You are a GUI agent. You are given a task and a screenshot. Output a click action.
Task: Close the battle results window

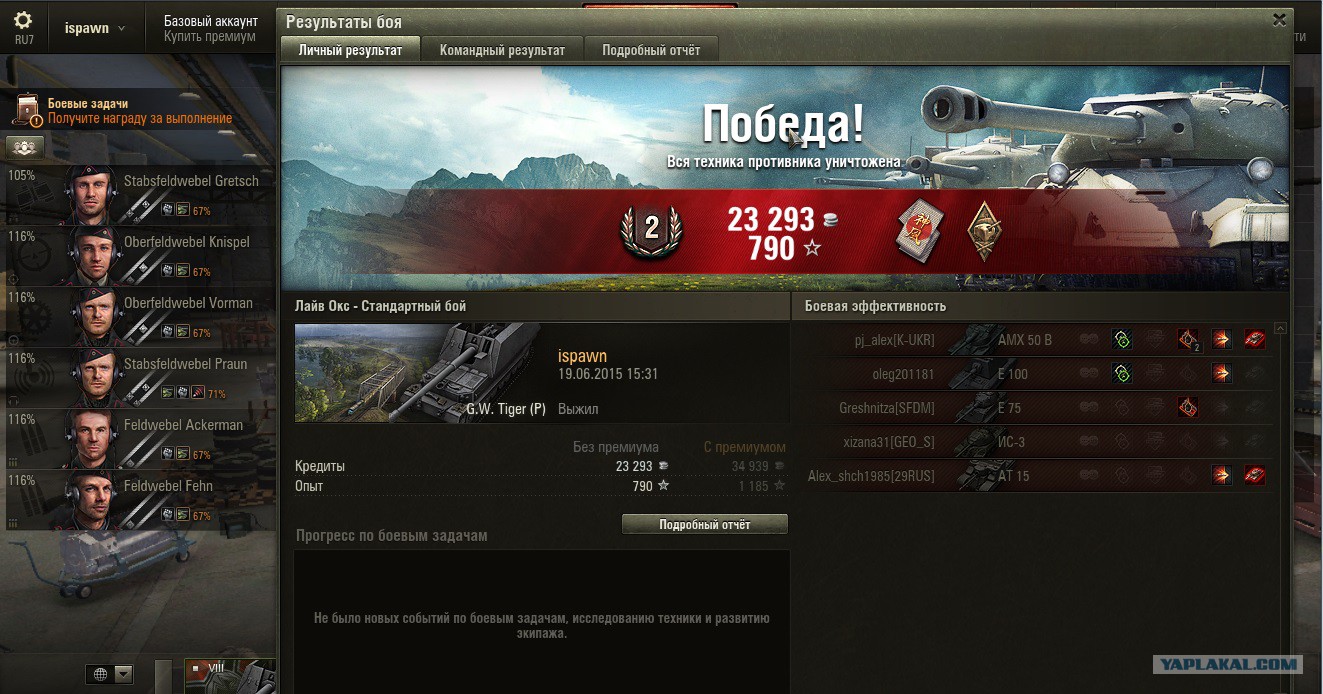click(1279, 20)
